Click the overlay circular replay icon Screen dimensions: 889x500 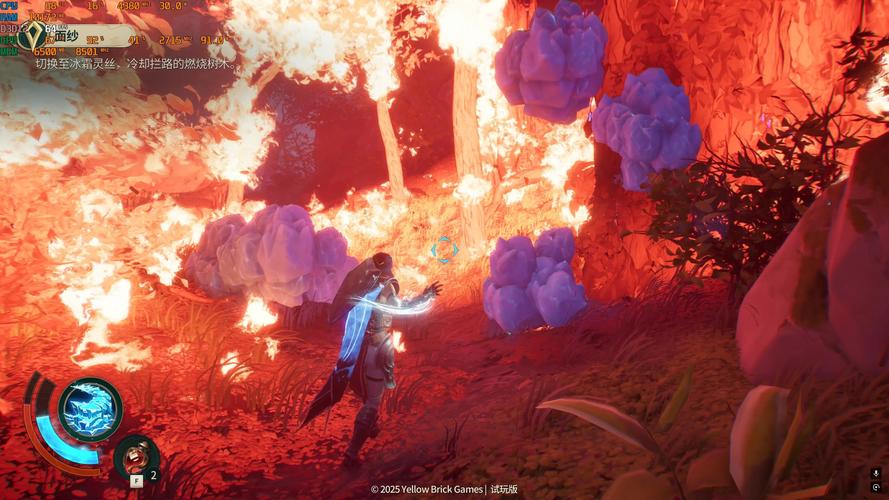pyautogui.click(x=876, y=490)
